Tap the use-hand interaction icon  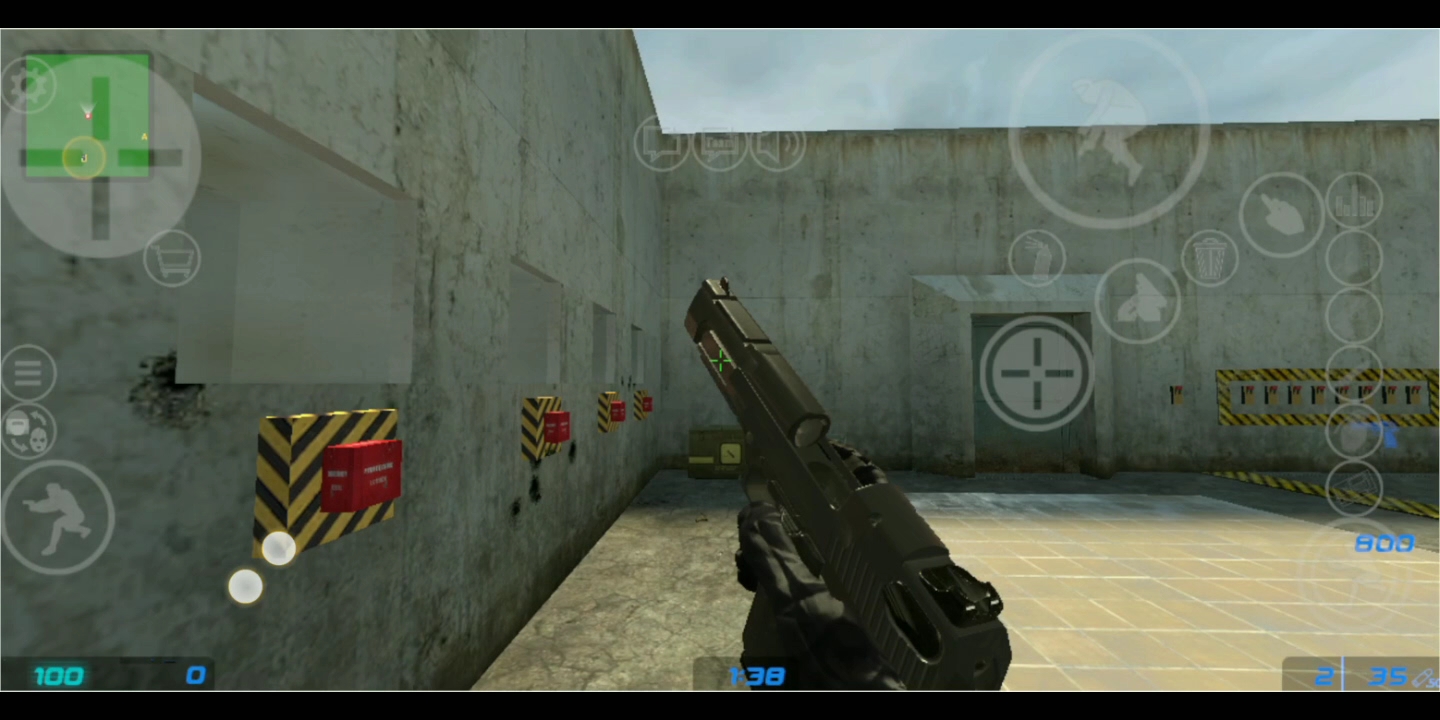(1037, 258)
